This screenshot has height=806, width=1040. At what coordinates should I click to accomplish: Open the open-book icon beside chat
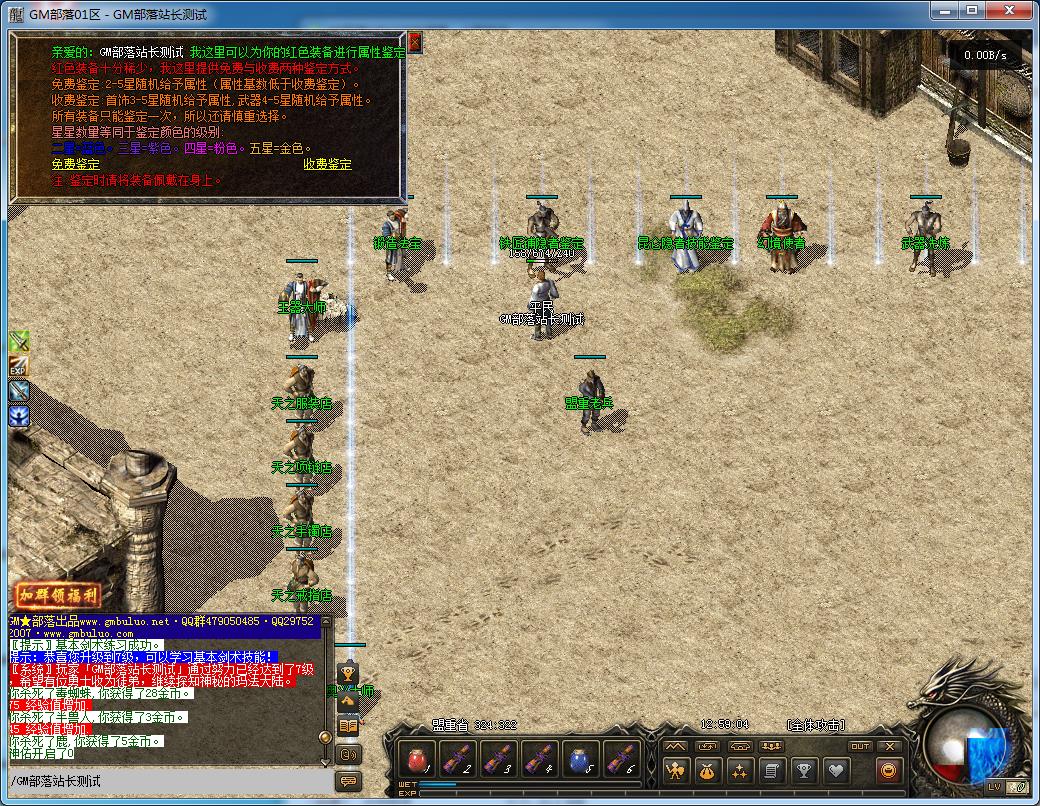pos(348,726)
